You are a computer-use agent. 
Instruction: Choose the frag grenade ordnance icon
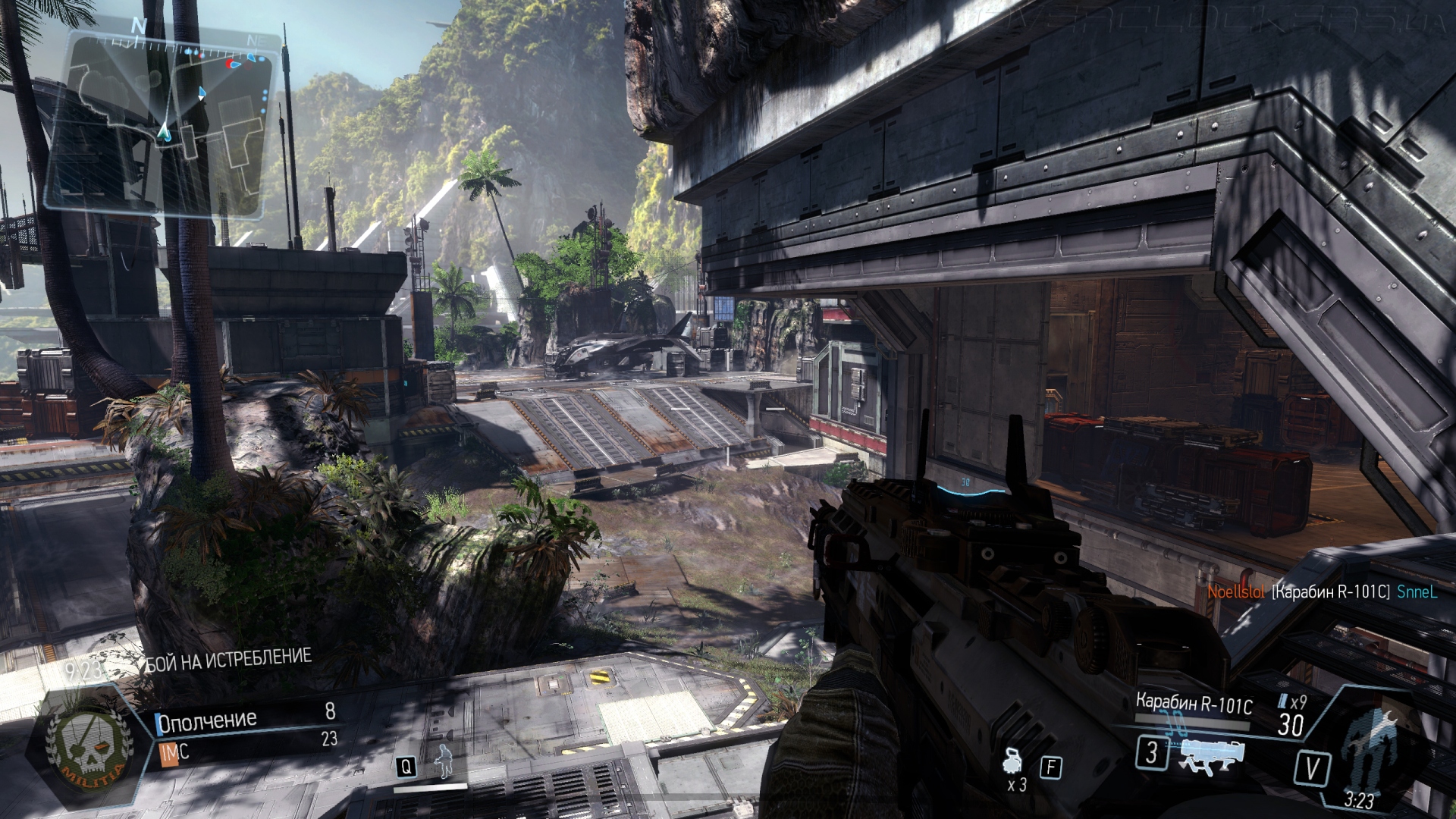click(1015, 762)
